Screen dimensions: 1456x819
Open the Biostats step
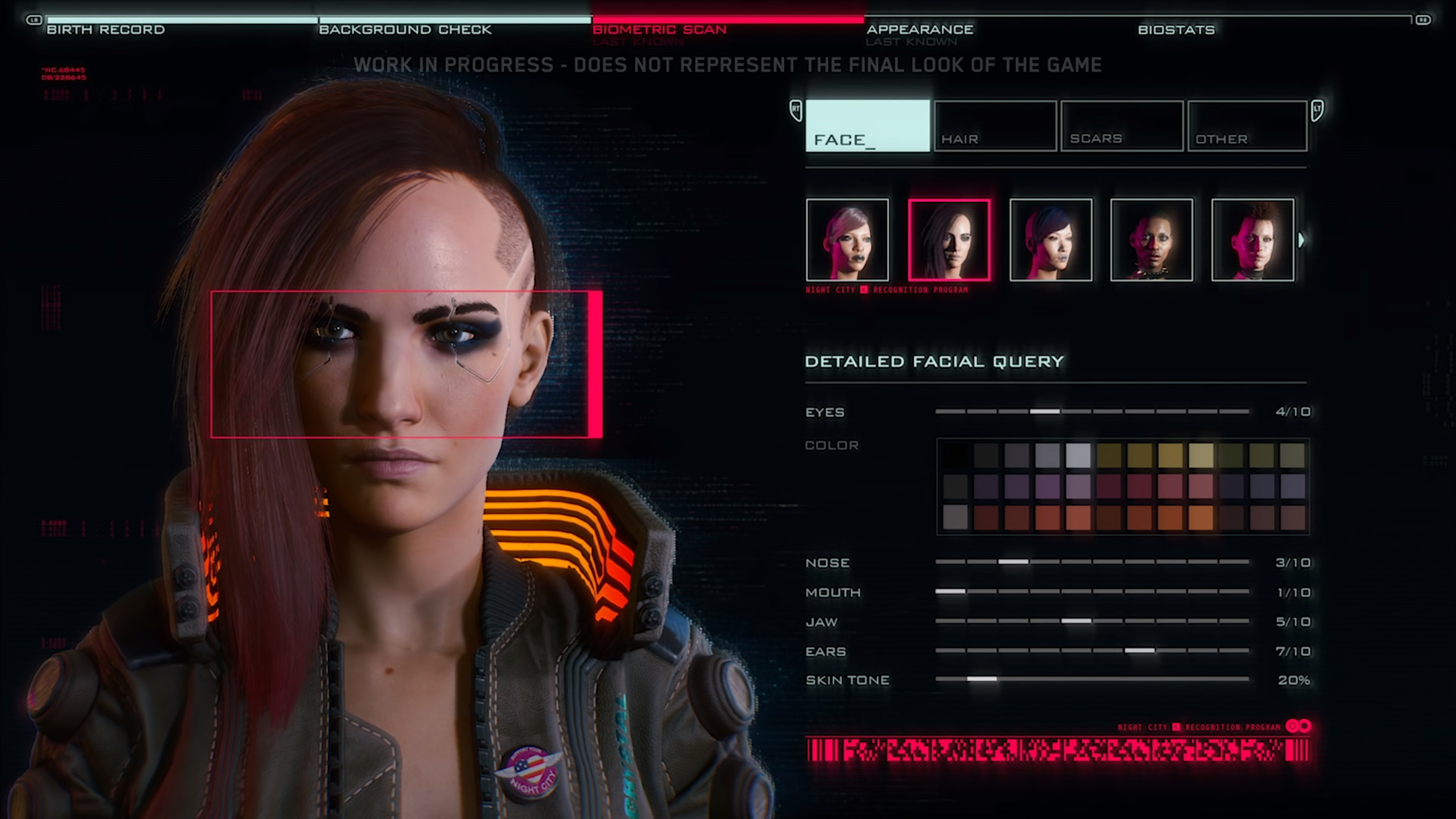pyautogui.click(x=1176, y=30)
